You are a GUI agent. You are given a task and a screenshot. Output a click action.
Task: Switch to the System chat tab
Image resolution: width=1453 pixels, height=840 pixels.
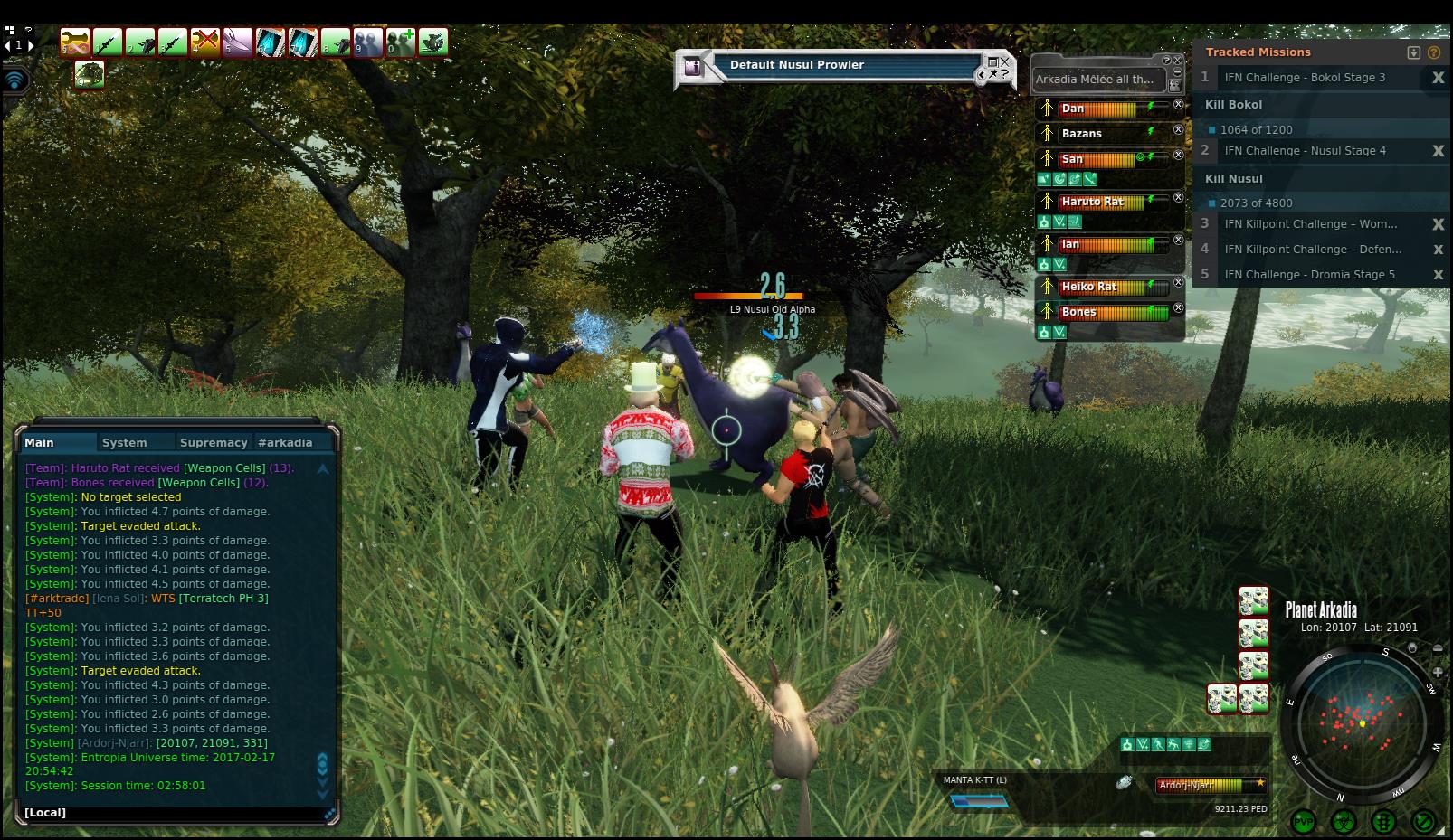coord(124,443)
